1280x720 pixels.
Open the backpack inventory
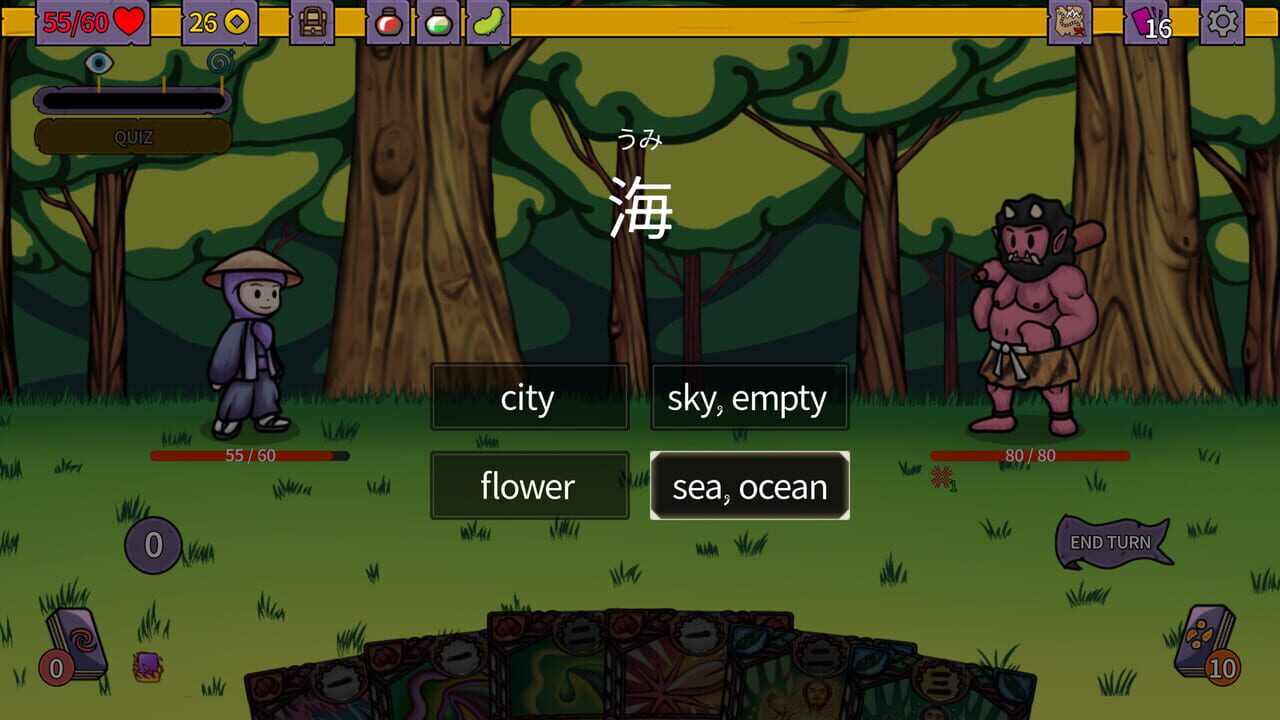313,21
